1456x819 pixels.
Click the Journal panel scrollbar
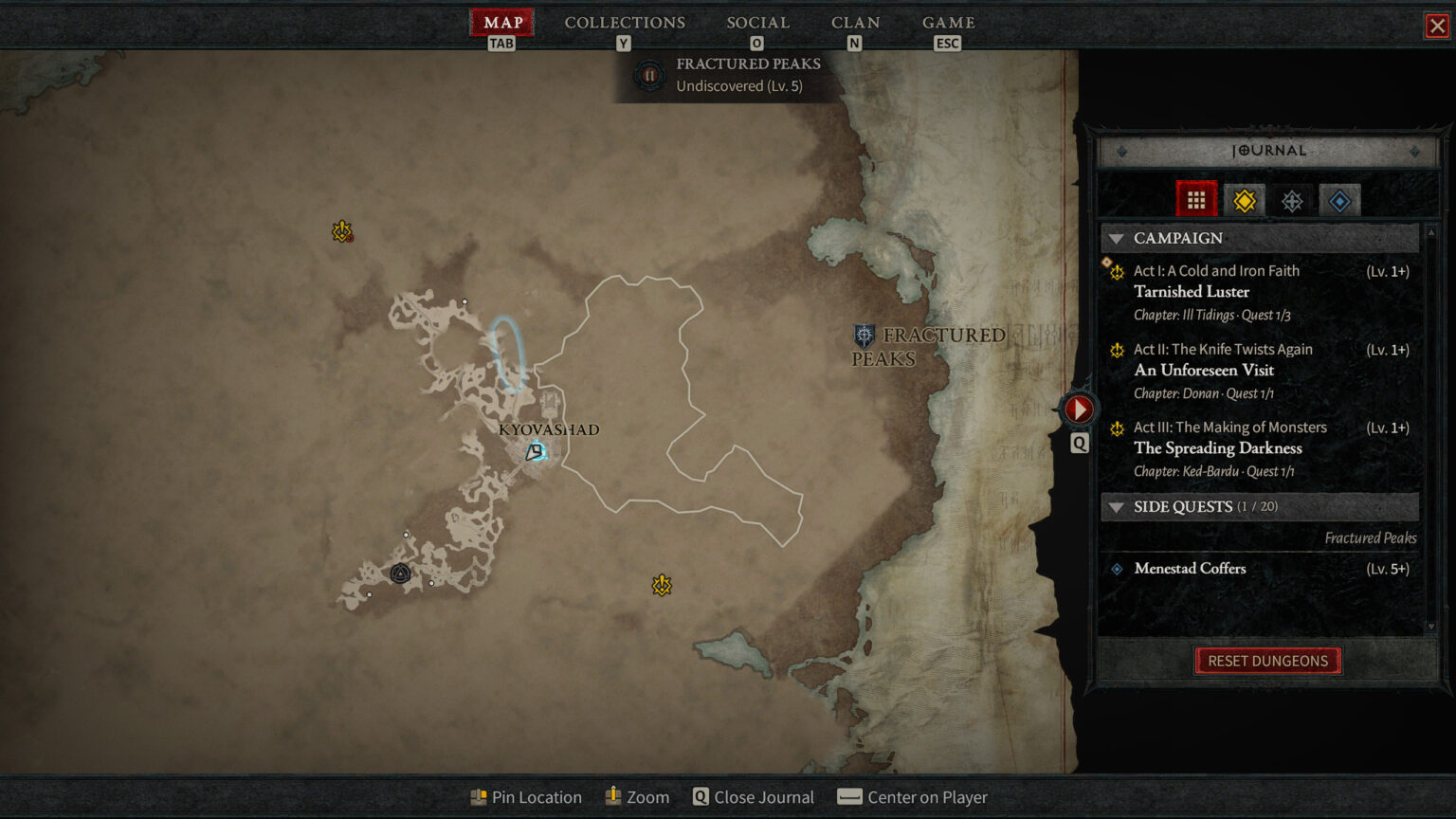(1429, 427)
